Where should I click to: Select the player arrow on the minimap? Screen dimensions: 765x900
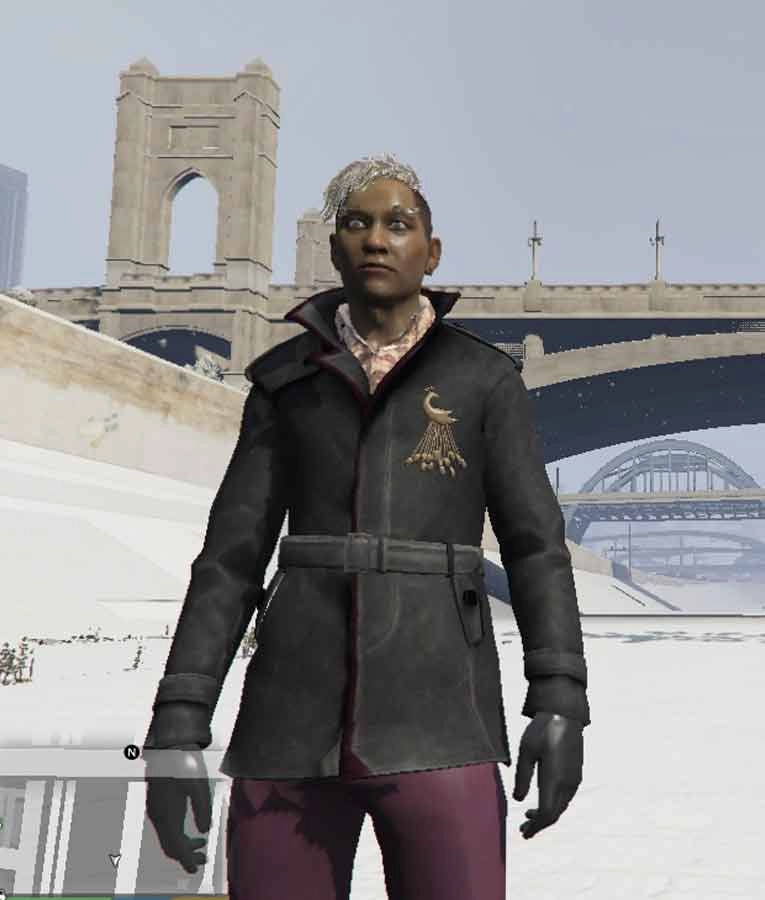click(115, 860)
